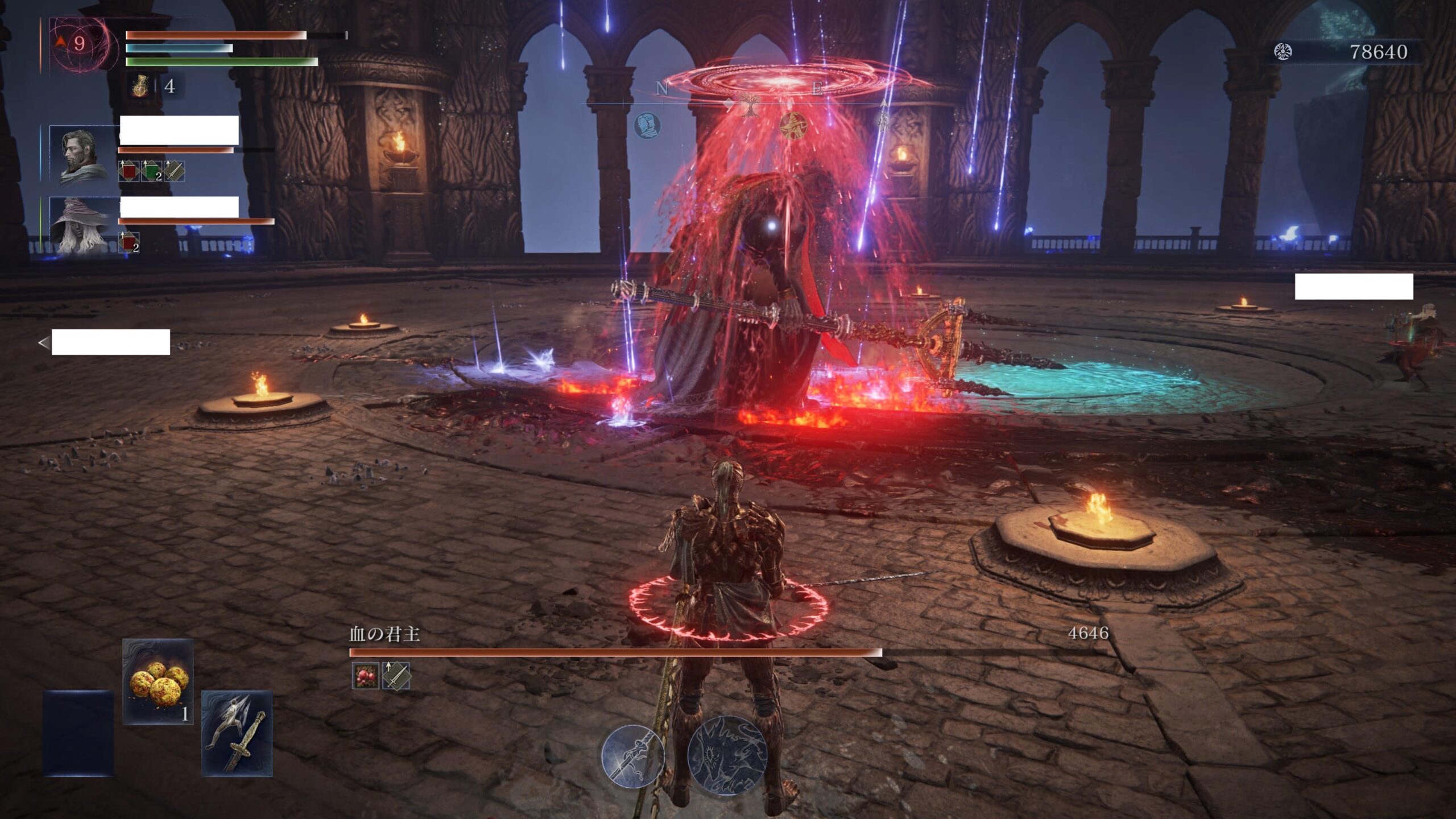1456x819 pixels.
Task: Click the rune currency icon
Action: point(1283,52)
